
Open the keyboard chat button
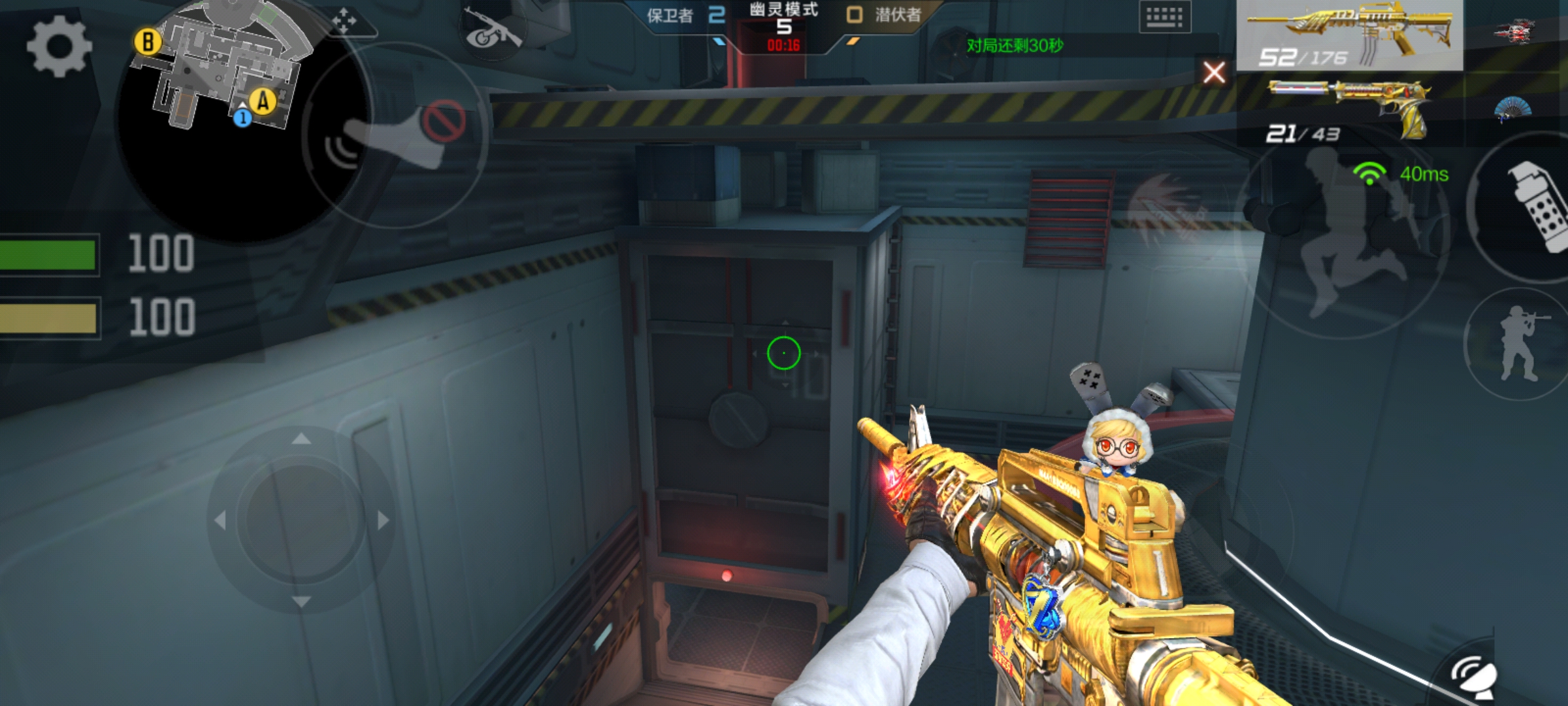coord(1164,17)
